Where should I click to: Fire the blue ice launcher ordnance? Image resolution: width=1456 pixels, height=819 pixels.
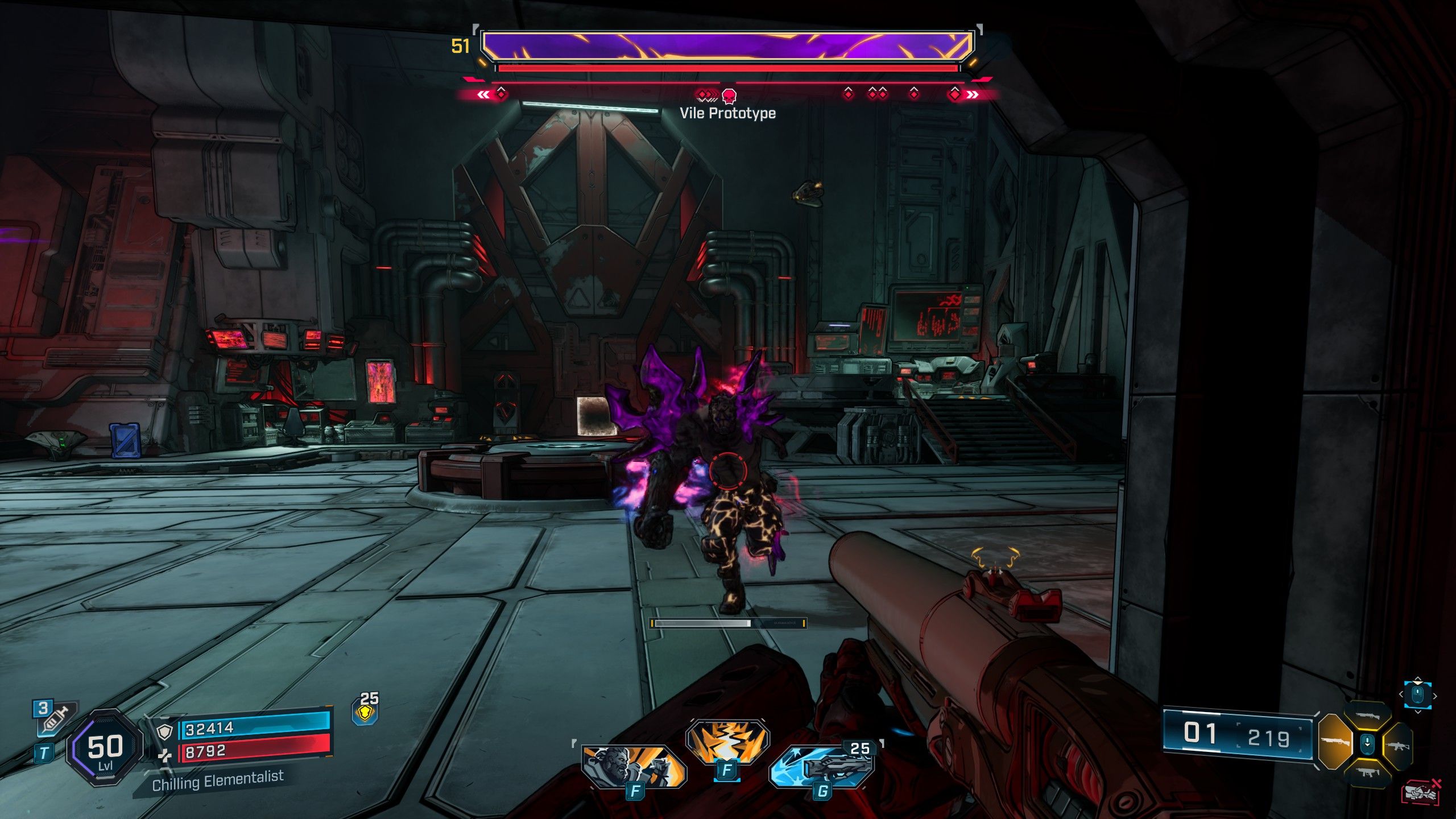822,764
